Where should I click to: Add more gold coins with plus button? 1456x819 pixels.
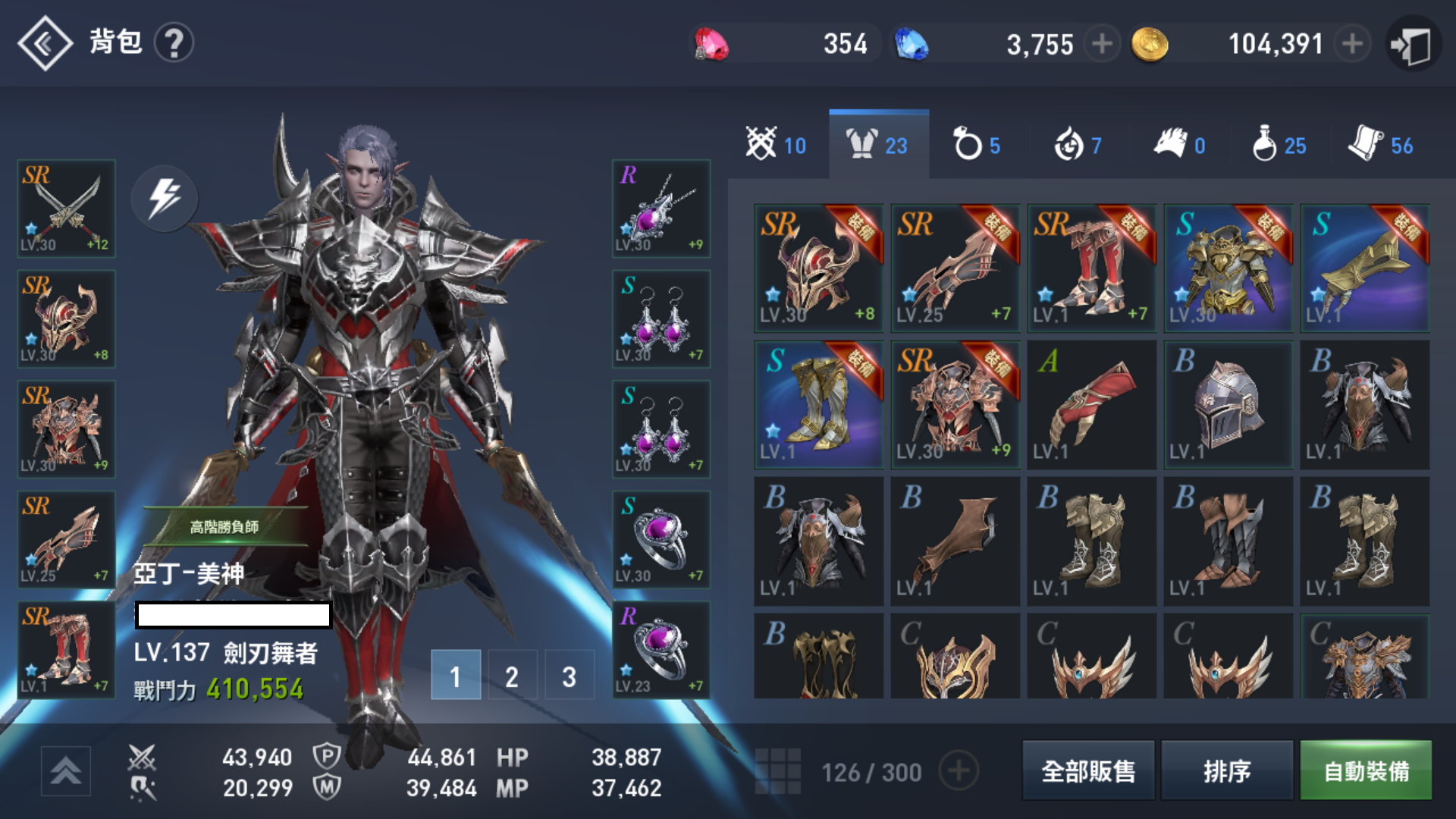1351,44
